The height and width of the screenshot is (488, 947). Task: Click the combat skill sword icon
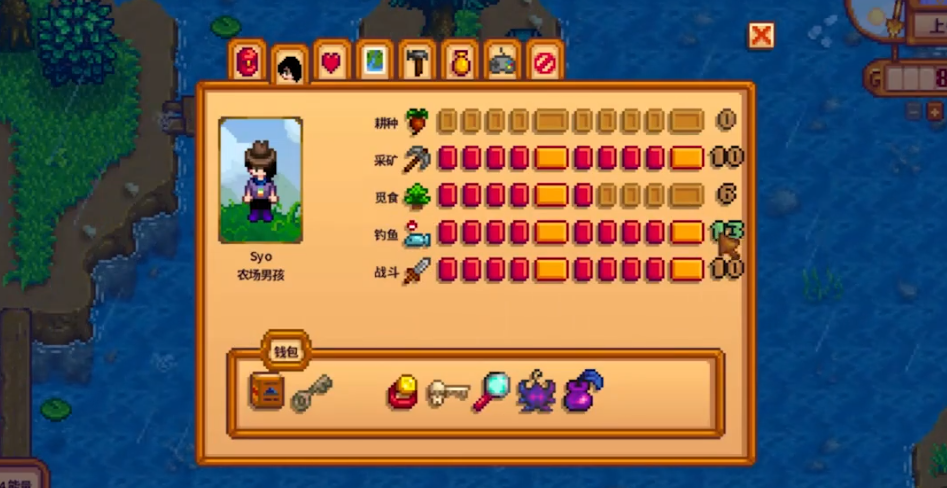pos(416,270)
